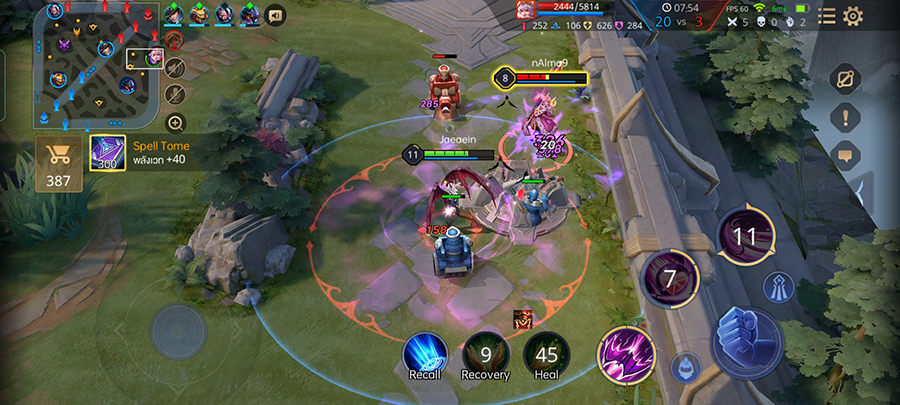Trigger the purple lightning skill
This screenshot has height=405, width=900.
tap(626, 356)
